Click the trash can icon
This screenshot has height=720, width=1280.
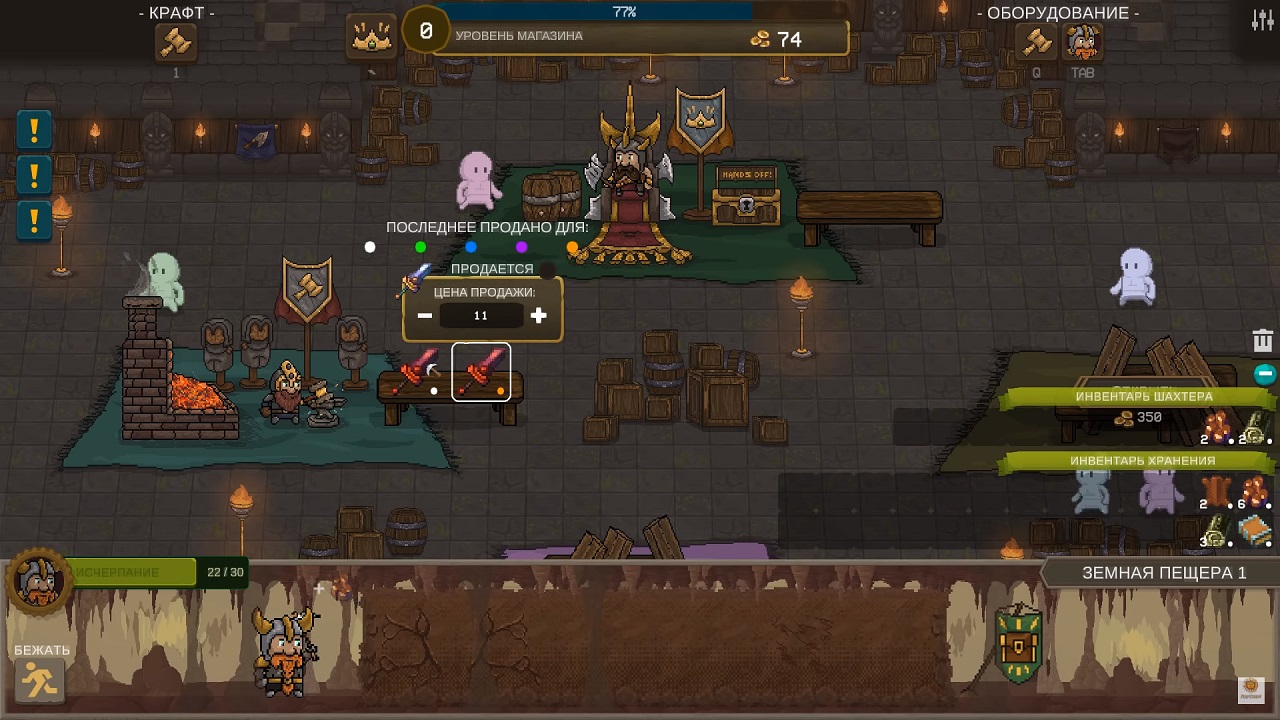[x=1263, y=341]
